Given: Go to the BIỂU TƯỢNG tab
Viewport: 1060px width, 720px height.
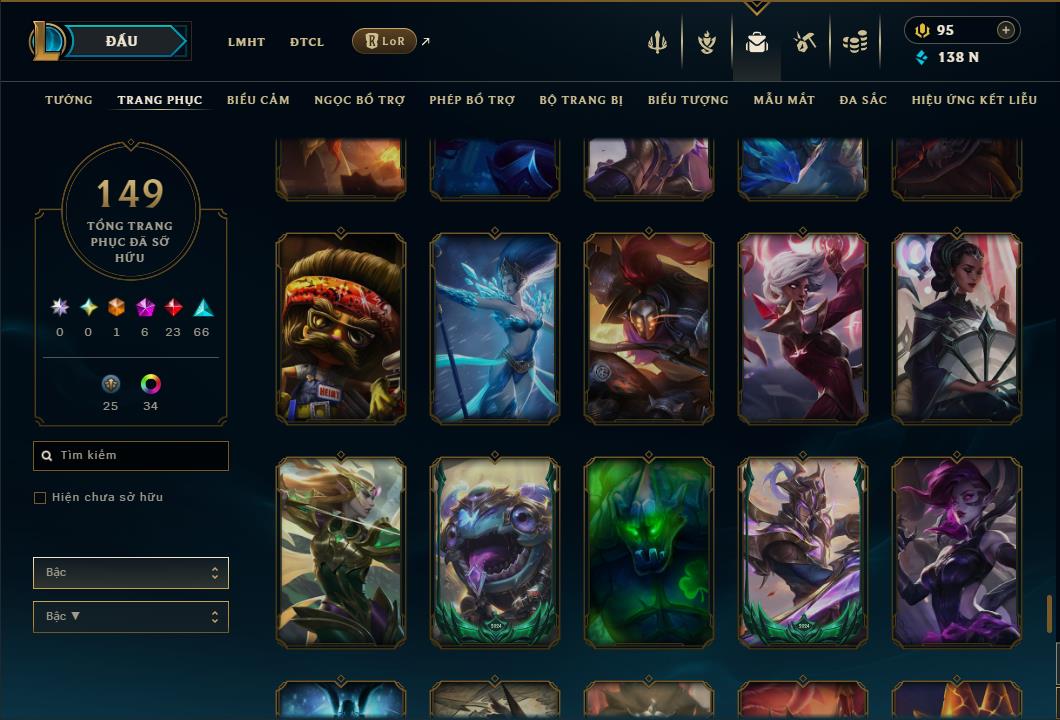Looking at the screenshot, I should [x=688, y=100].
